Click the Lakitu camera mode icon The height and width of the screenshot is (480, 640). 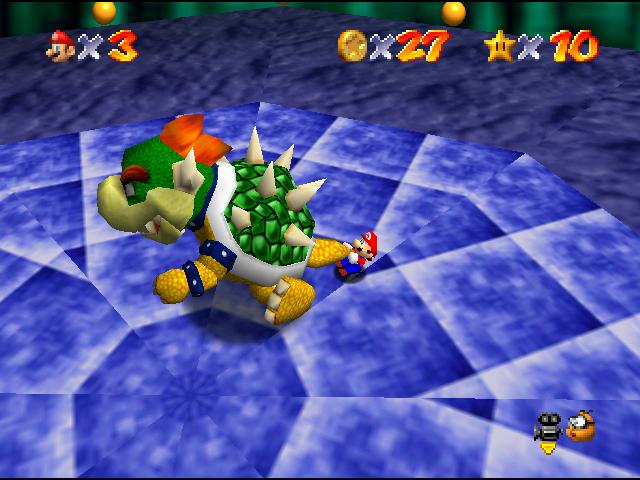click(580, 427)
